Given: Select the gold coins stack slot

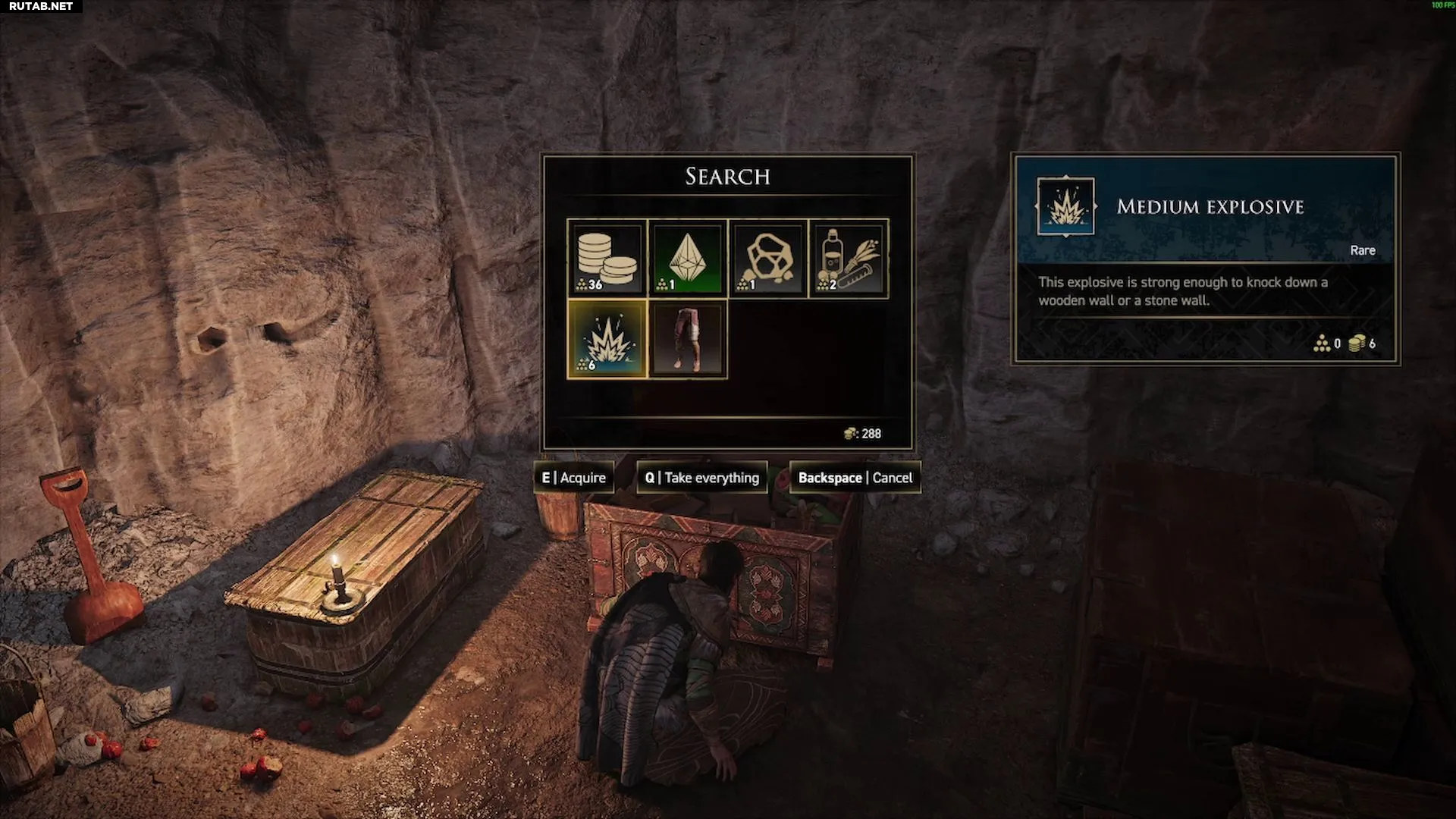Looking at the screenshot, I should tap(607, 259).
